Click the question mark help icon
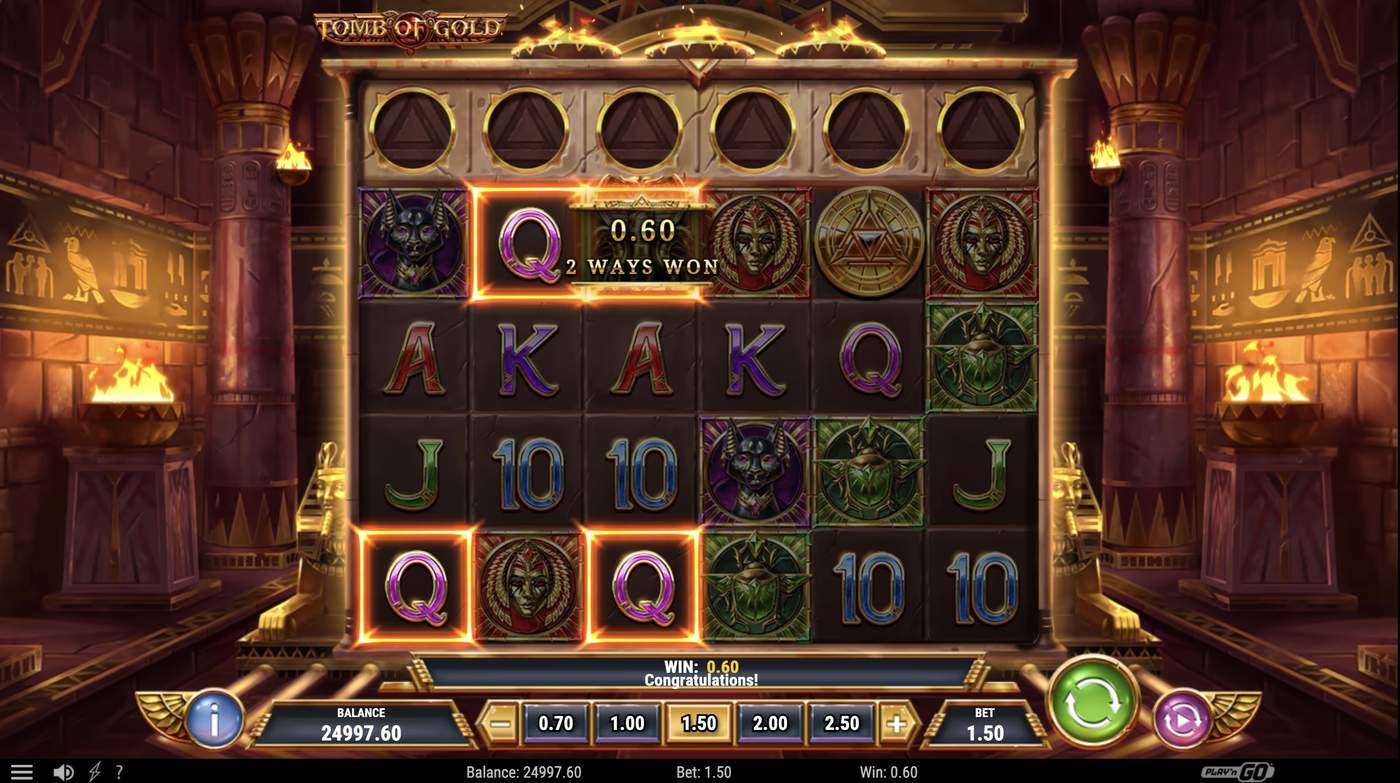The image size is (1400, 783). pos(117,771)
